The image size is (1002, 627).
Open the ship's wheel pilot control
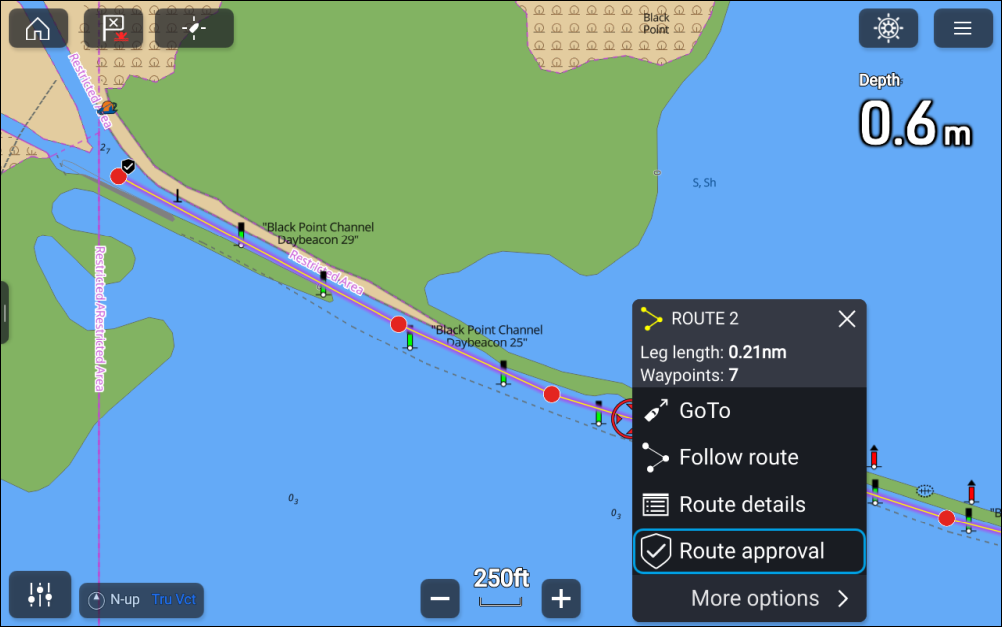888,28
